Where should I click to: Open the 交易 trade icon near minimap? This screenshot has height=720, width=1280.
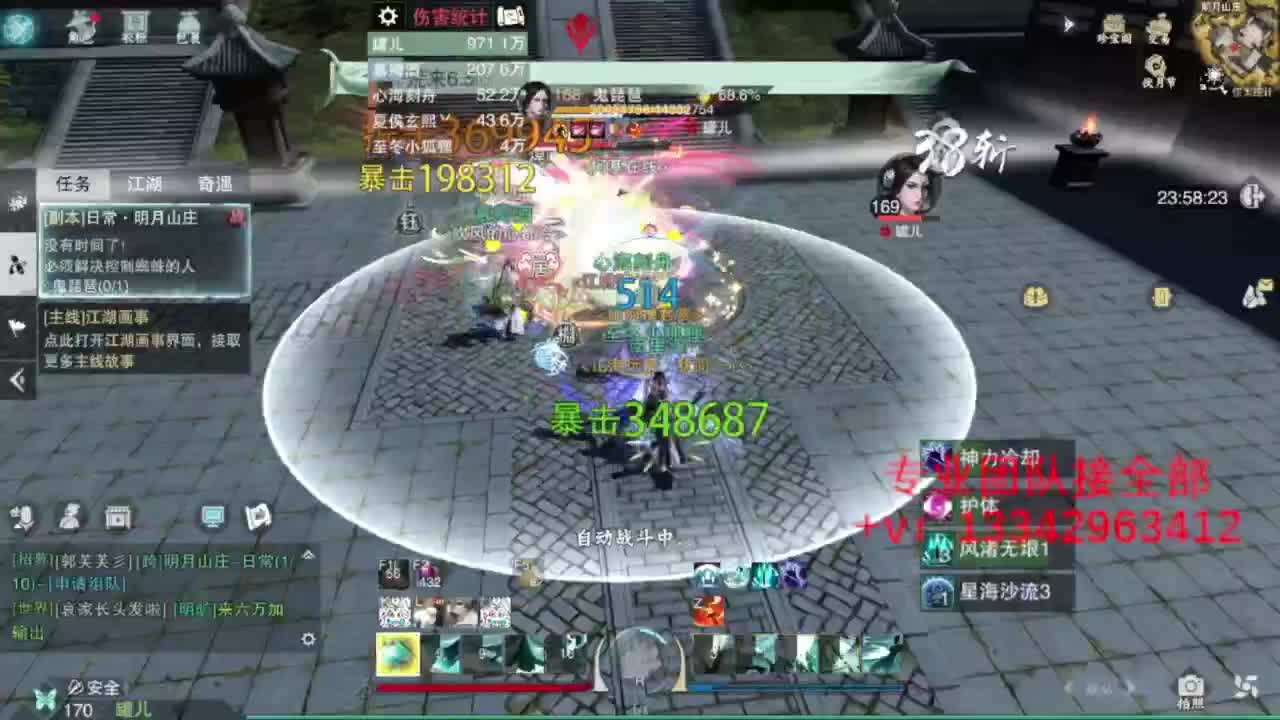(x=1161, y=25)
